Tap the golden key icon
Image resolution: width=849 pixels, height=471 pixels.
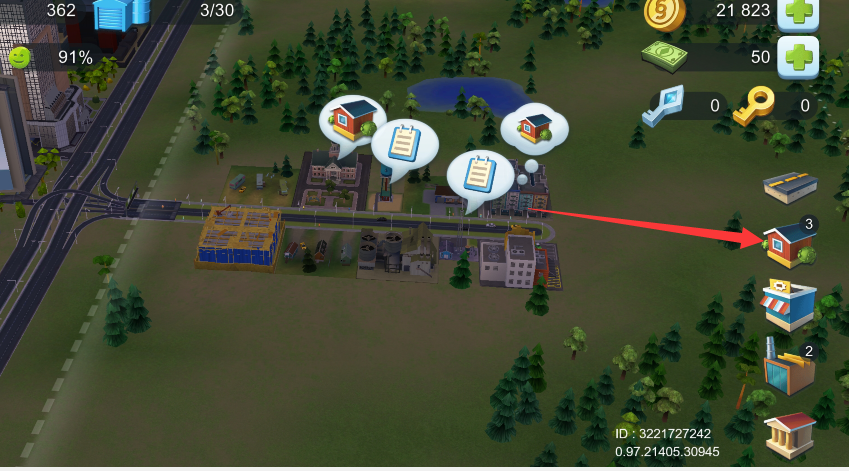point(753,105)
